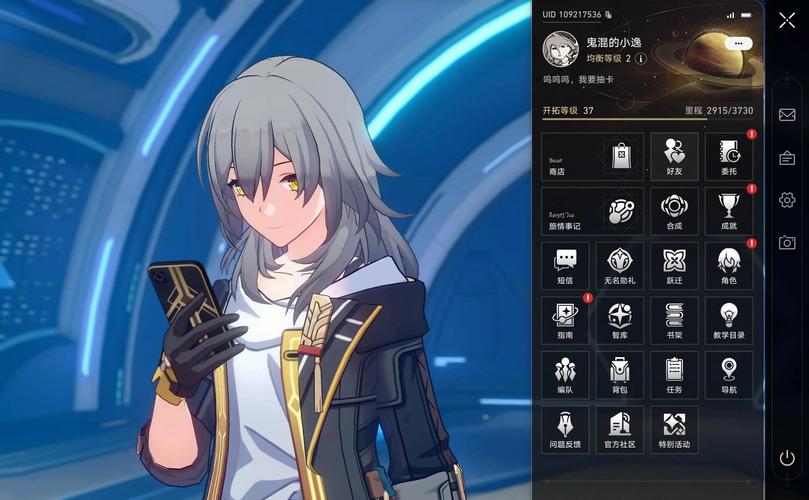The width and height of the screenshot is (809, 500).
Task: Open the 背包 inventory bag
Action: pos(619,374)
